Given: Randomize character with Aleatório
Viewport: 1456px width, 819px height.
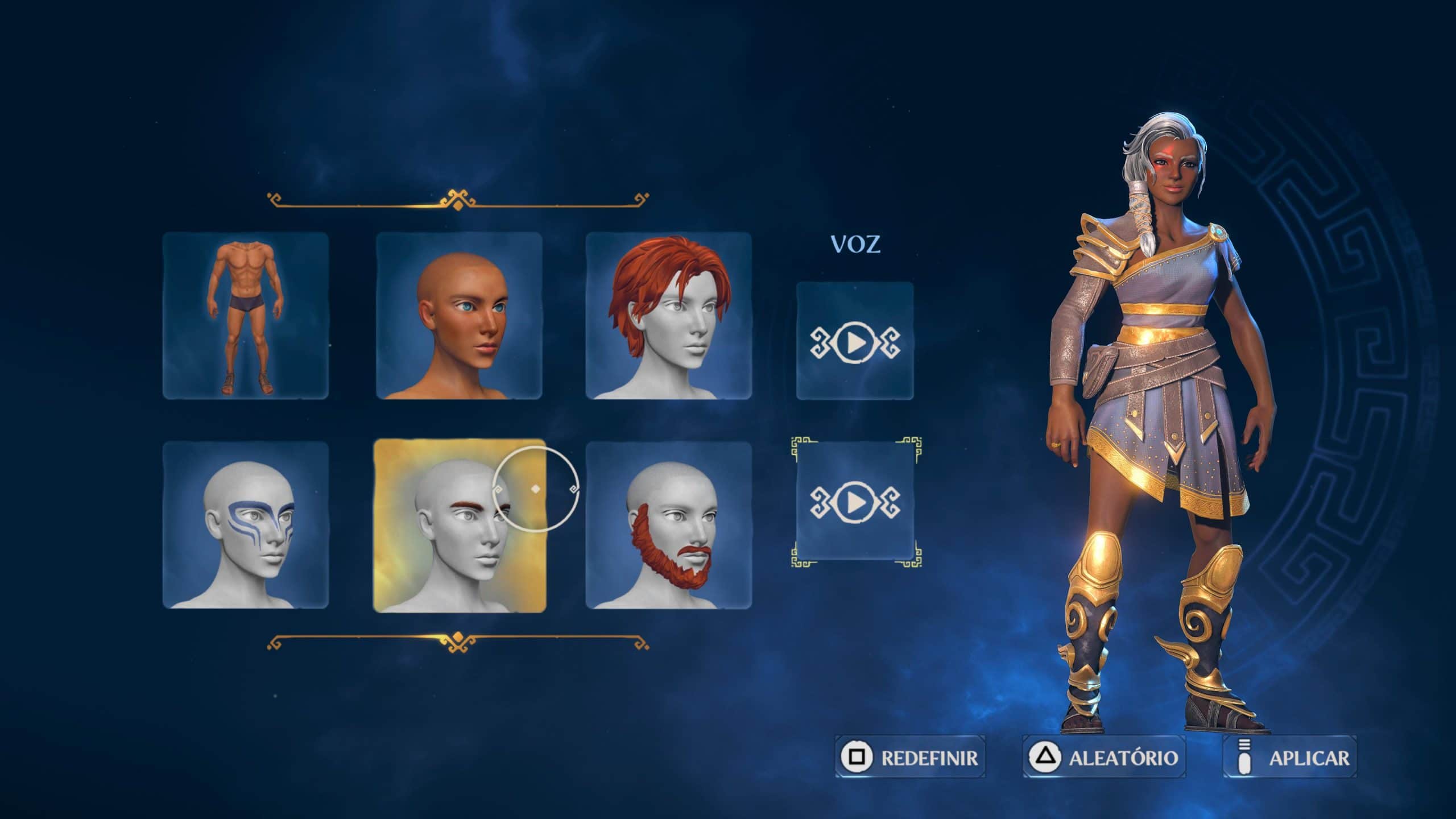Looking at the screenshot, I should [1104, 757].
